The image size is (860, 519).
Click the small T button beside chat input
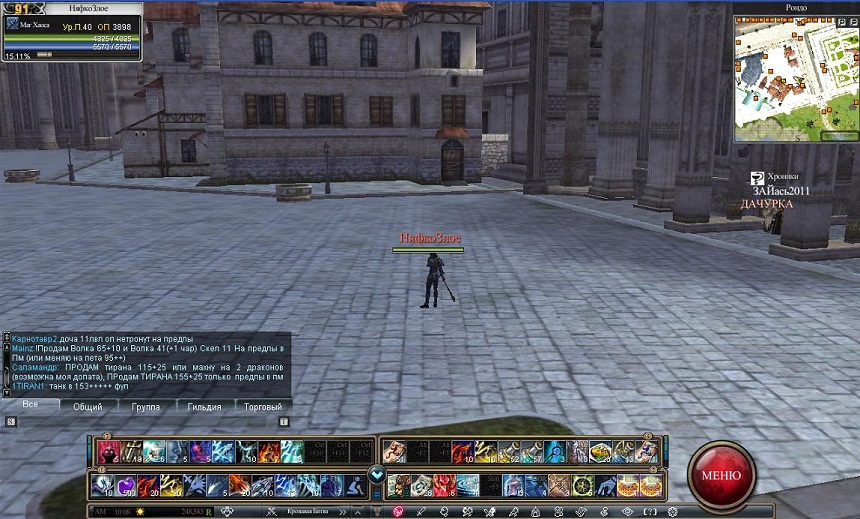tap(283, 421)
